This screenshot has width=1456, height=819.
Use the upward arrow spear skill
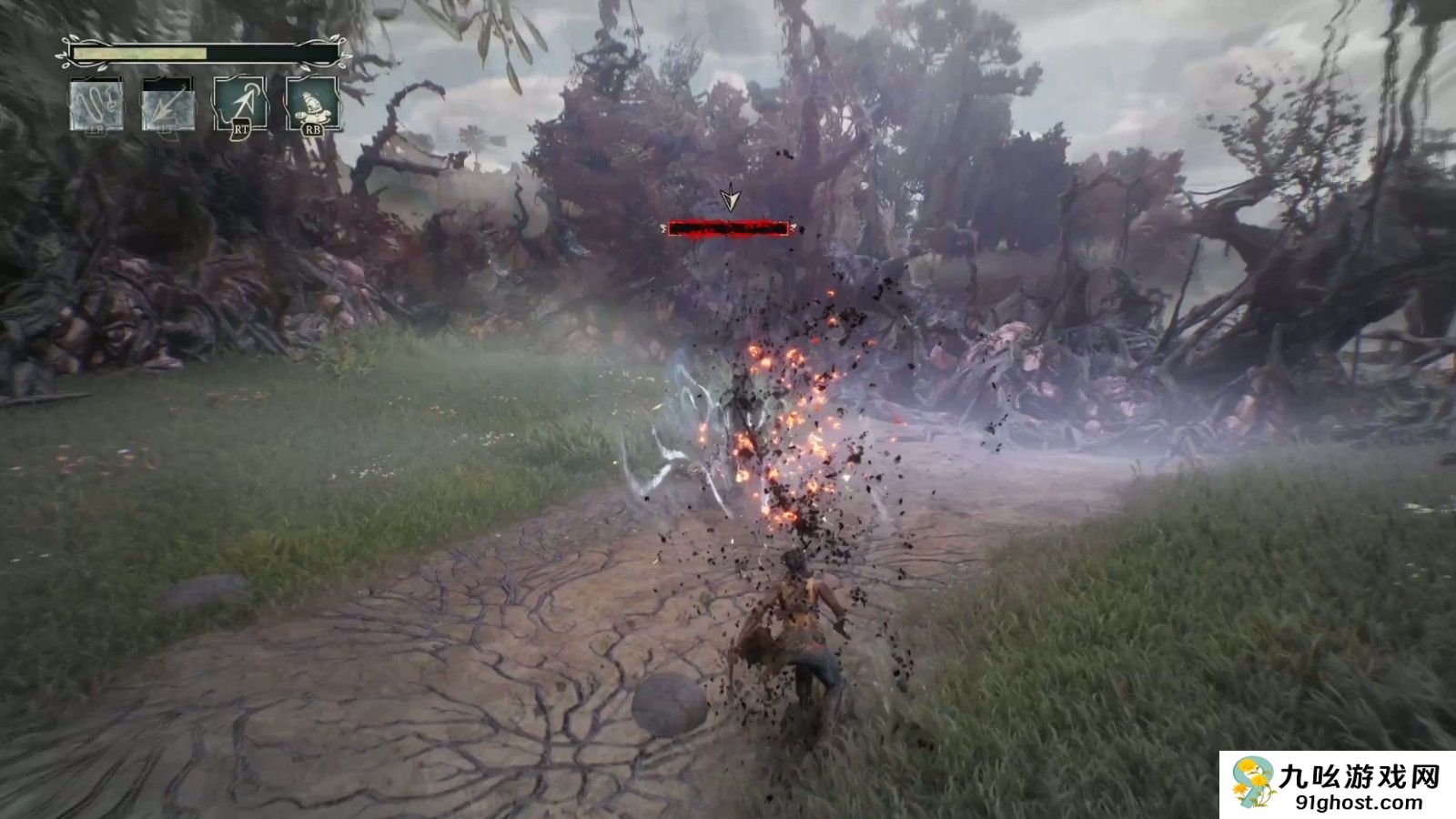pyautogui.click(x=240, y=105)
